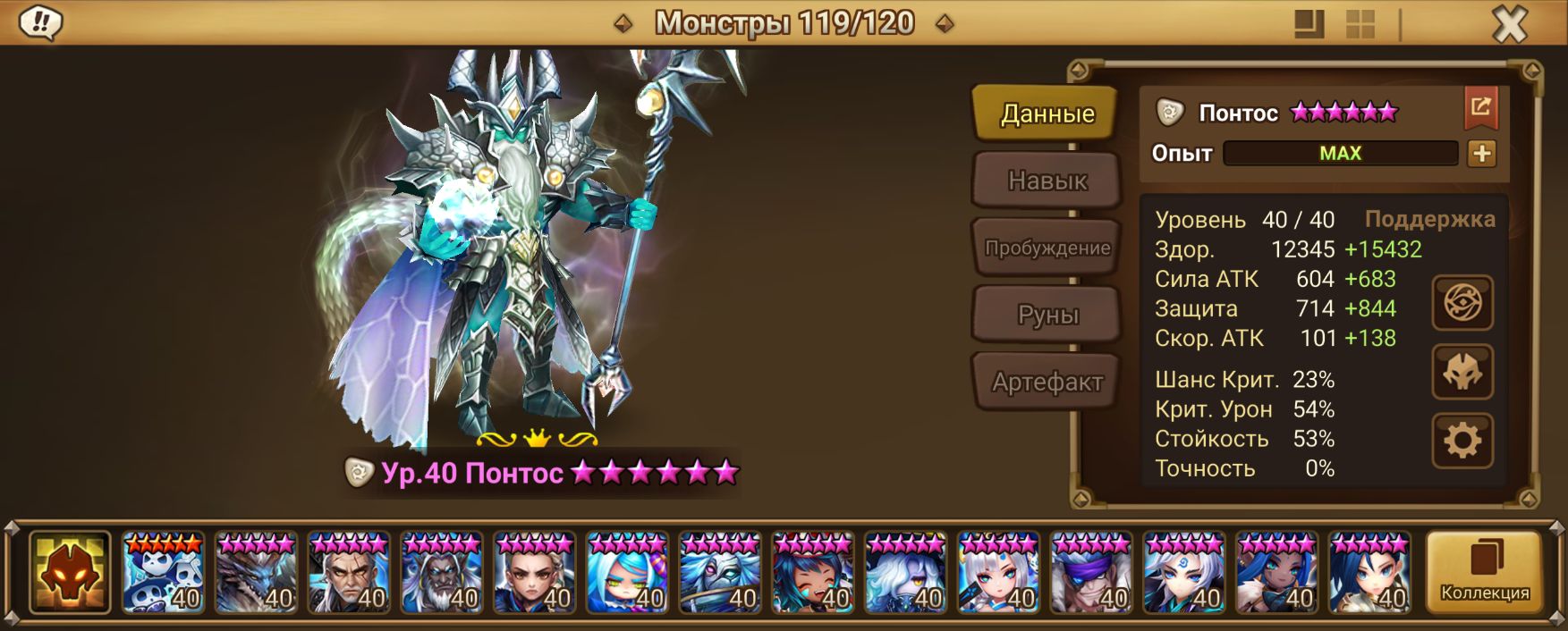Open the Коллекция button

(x=1484, y=572)
